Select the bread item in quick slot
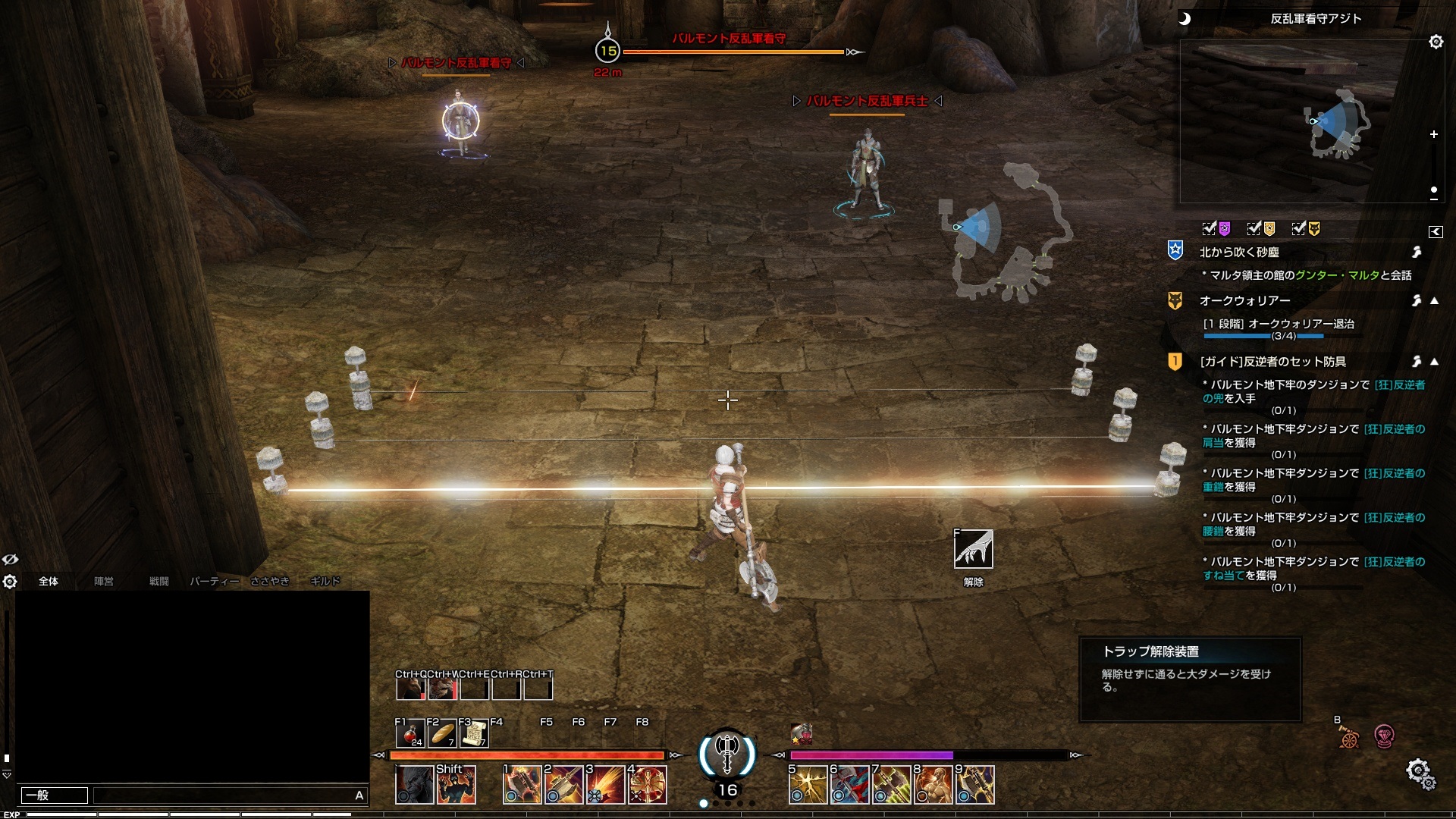The height and width of the screenshot is (819, 1456). coord(442,733)
